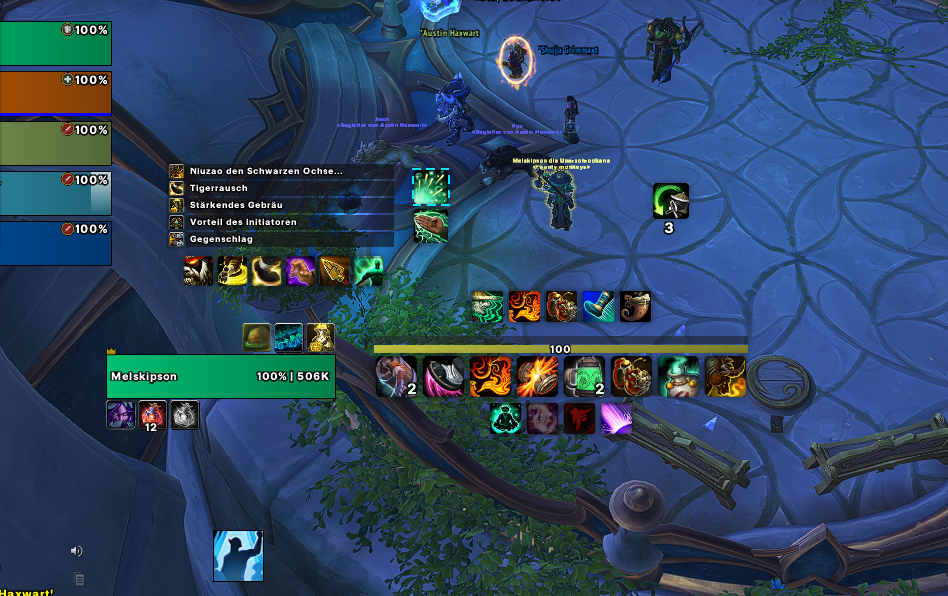Use the pink-trailed spinning kick ability

click(x=443, y=376)
